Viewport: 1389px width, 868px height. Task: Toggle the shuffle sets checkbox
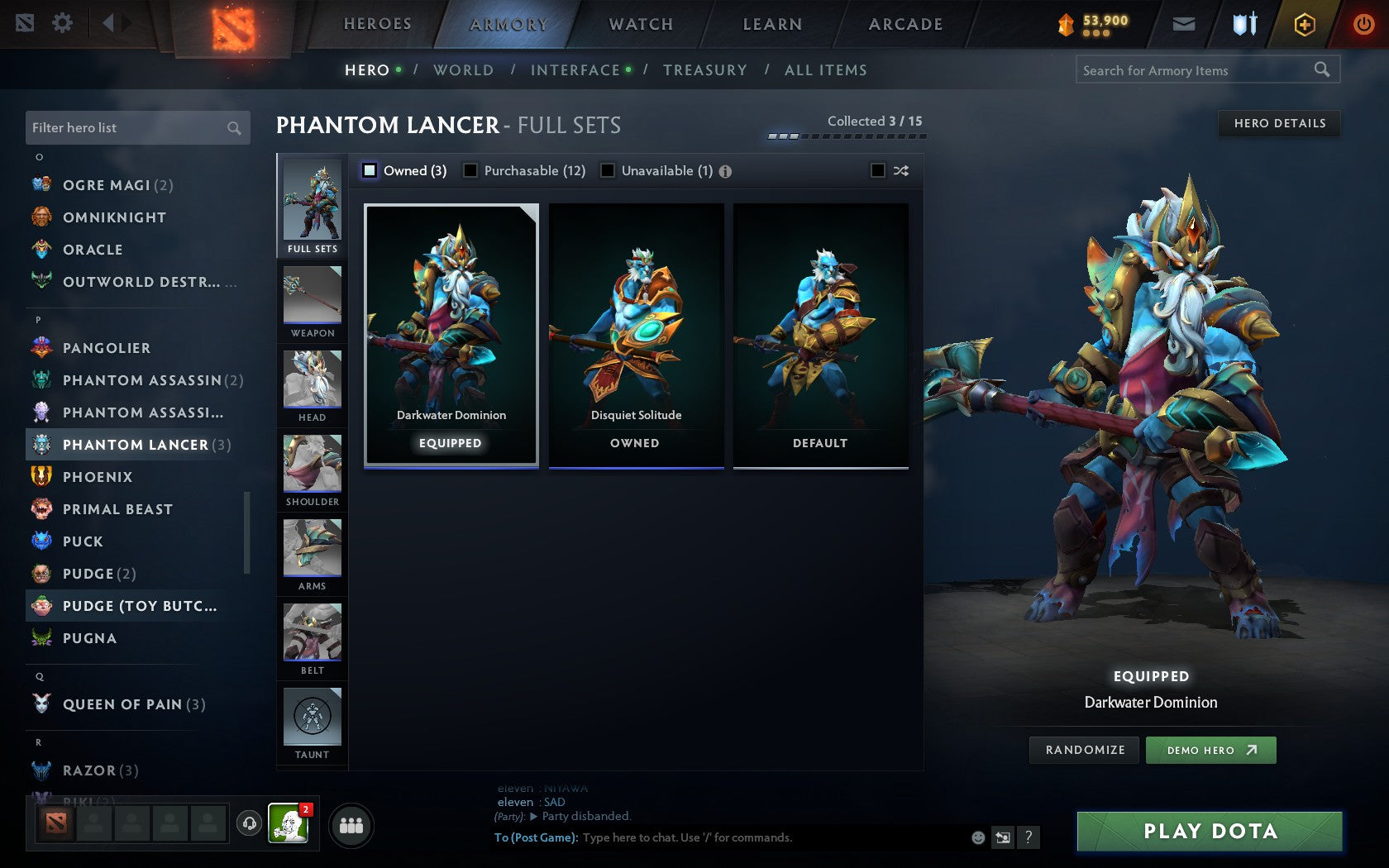[x=876, y=171]
